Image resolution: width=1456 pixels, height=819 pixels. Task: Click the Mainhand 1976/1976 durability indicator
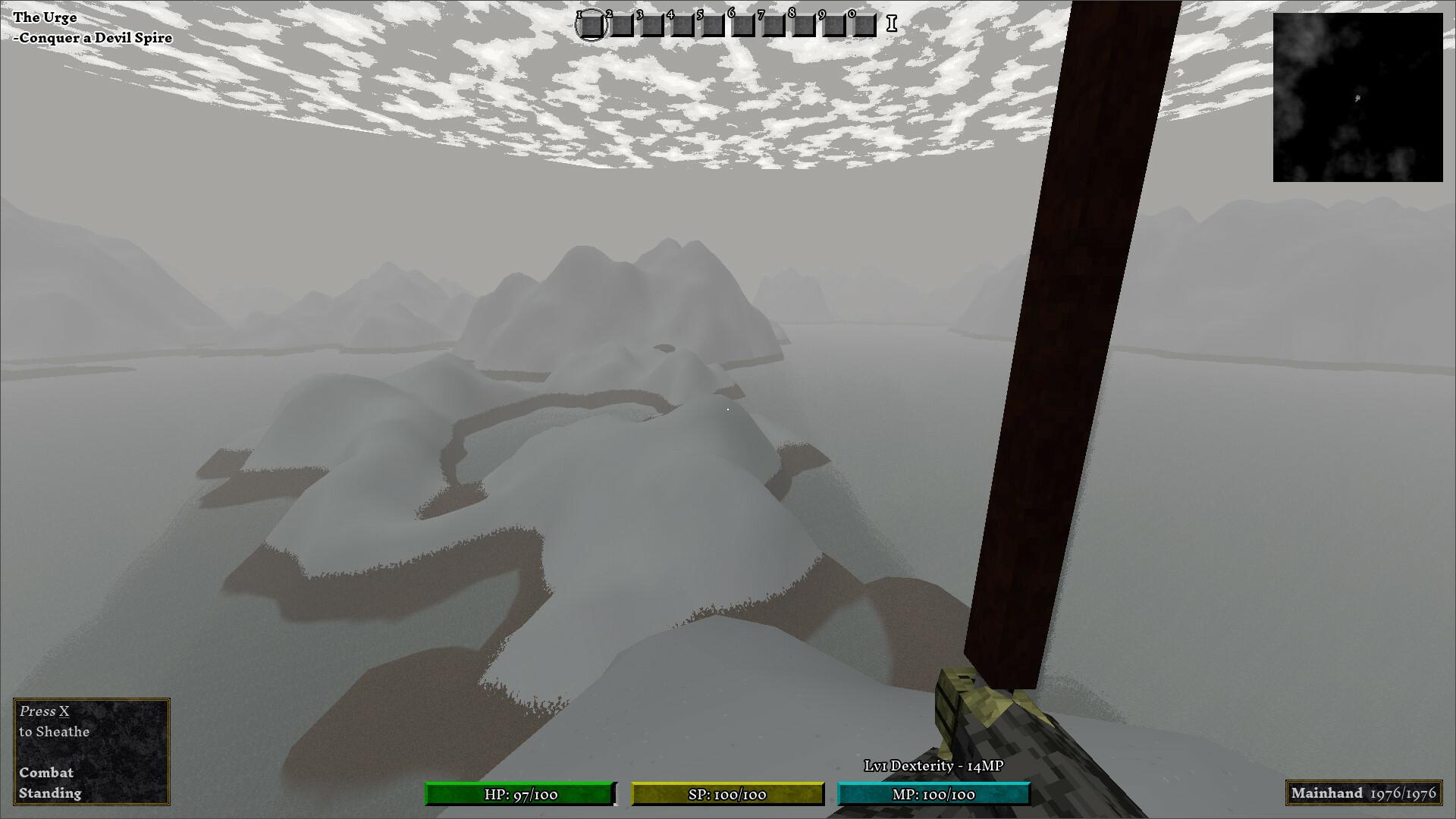[x=1365, y=793]
